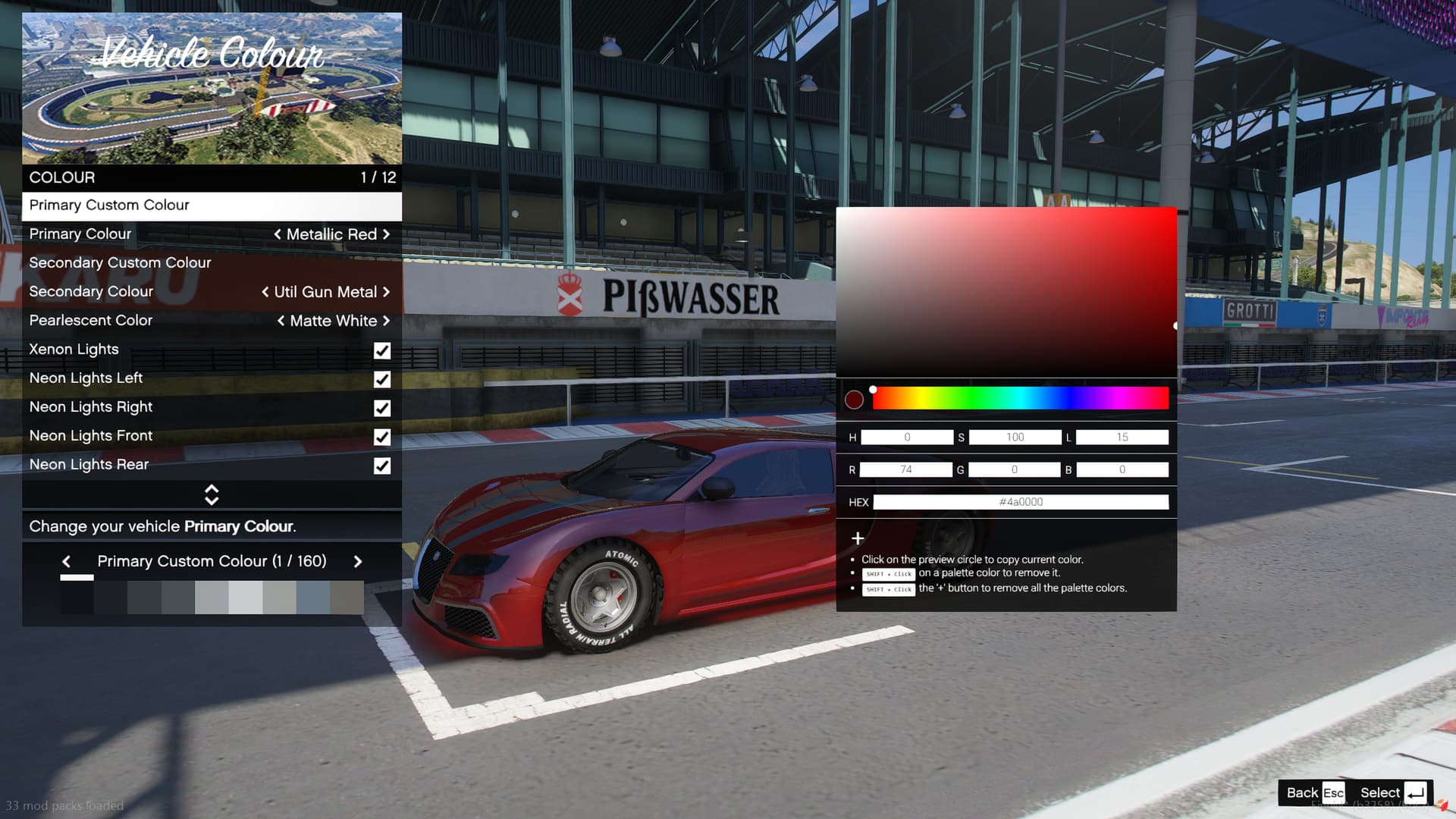Click the preview circle to copy current color

point(853,398)
